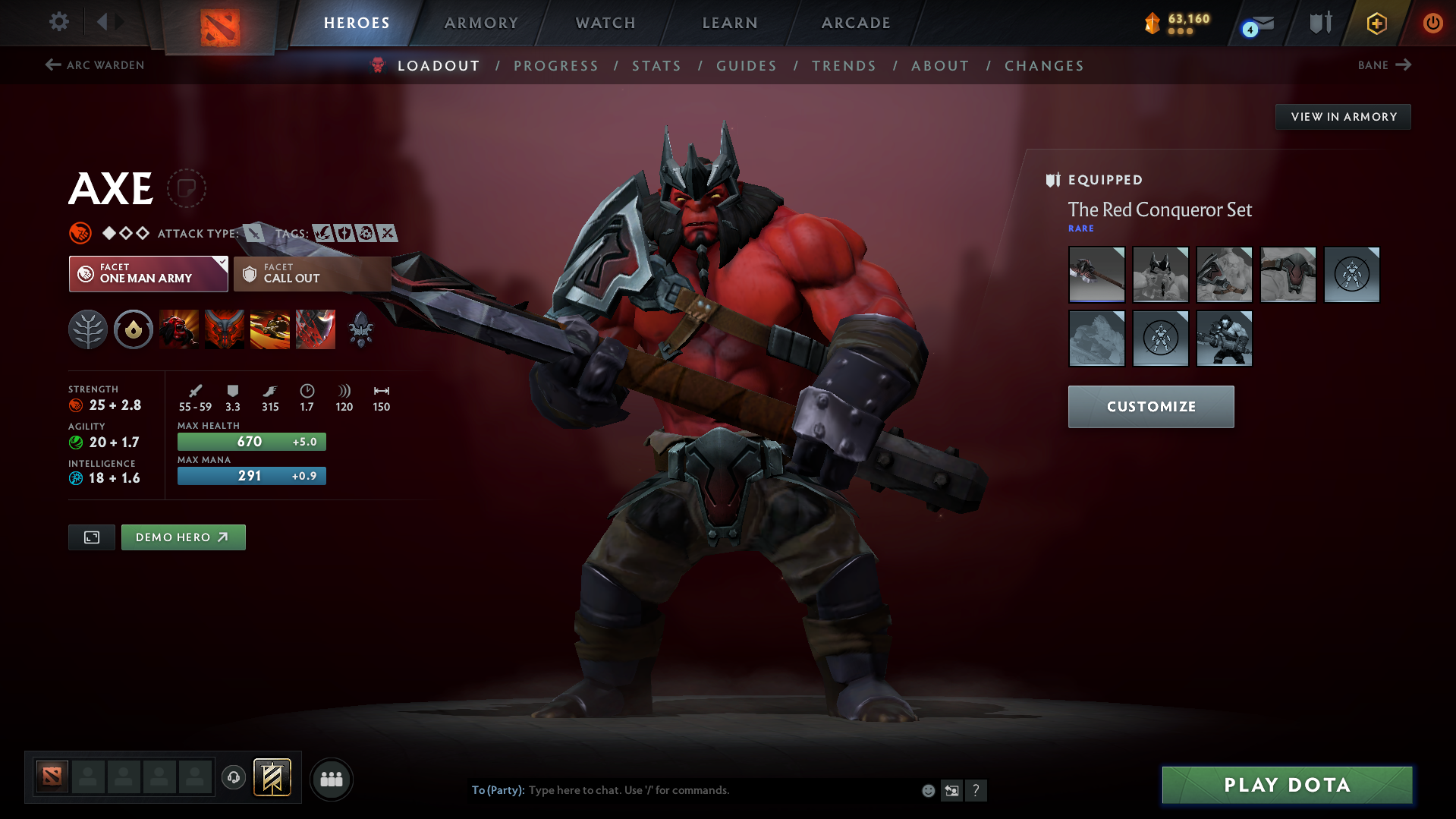Open the STATS tab
The height and width of the screenshot is (819, 1456).
[656, 66]
